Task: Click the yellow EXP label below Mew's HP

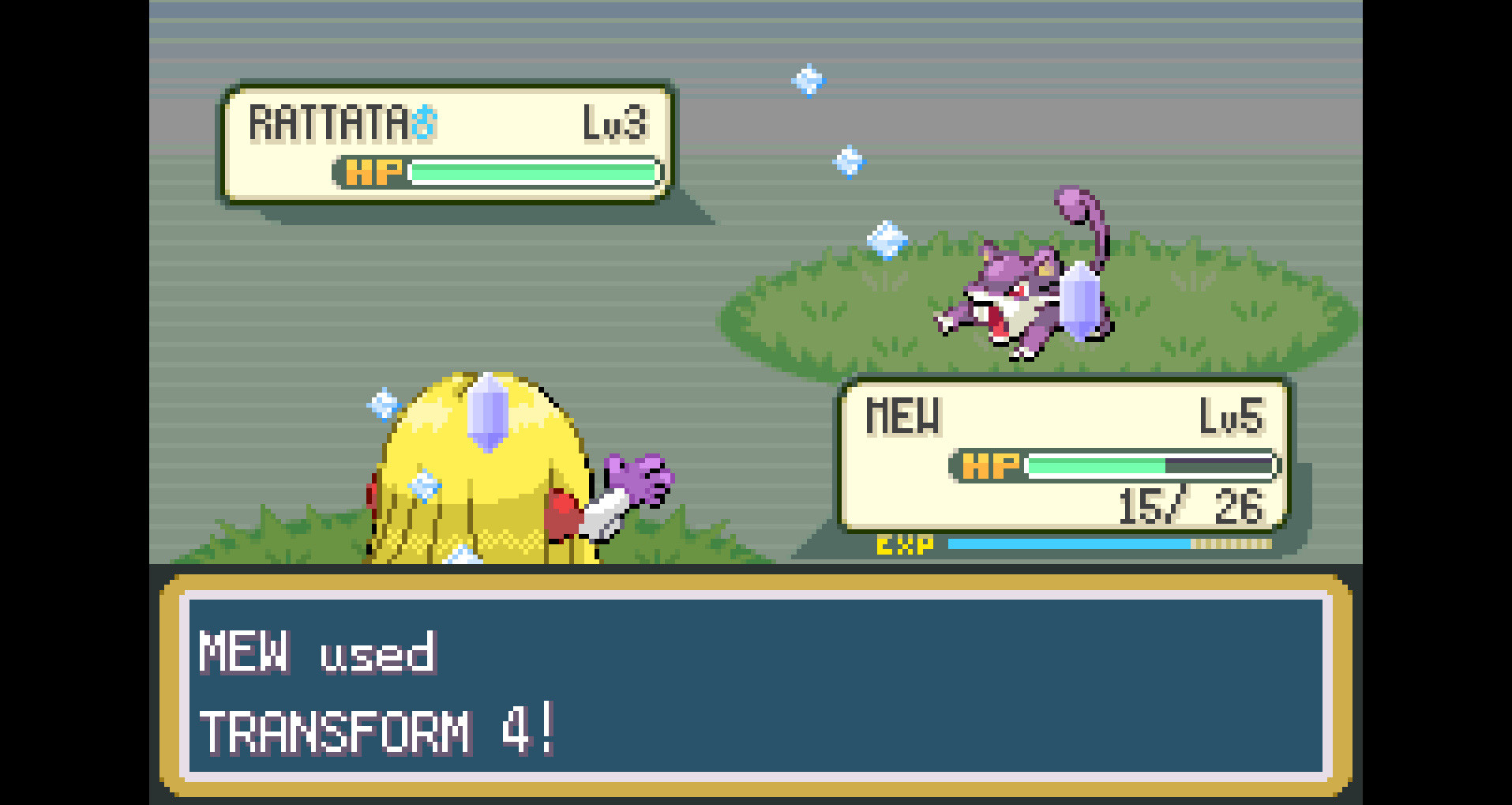Action: point(902,544)
